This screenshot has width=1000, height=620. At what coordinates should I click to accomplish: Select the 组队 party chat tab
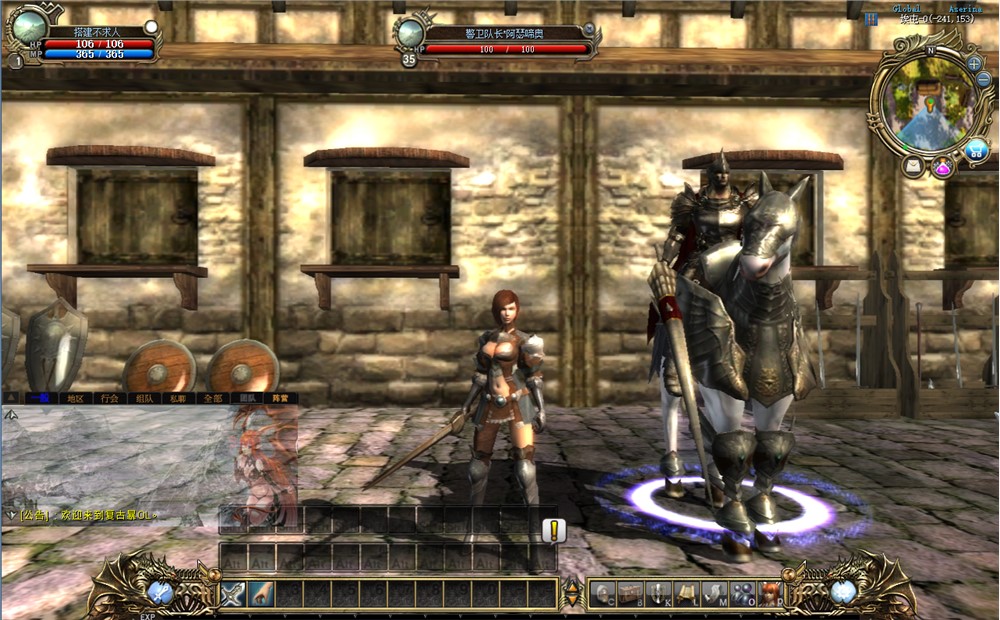(x=144, y=398)
